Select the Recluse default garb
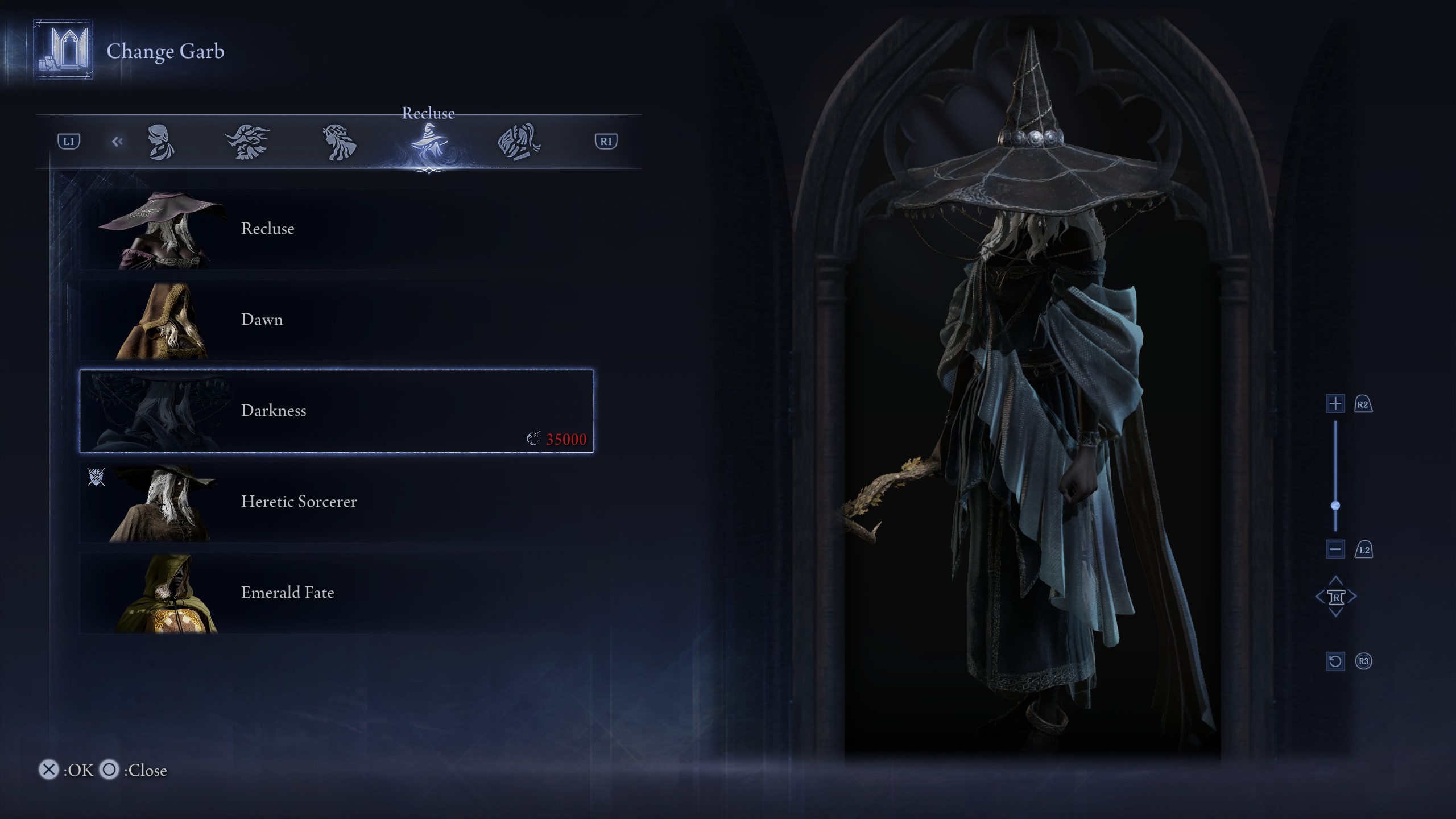The width and height of the screenshot is (1456, 819). point(336,229)
